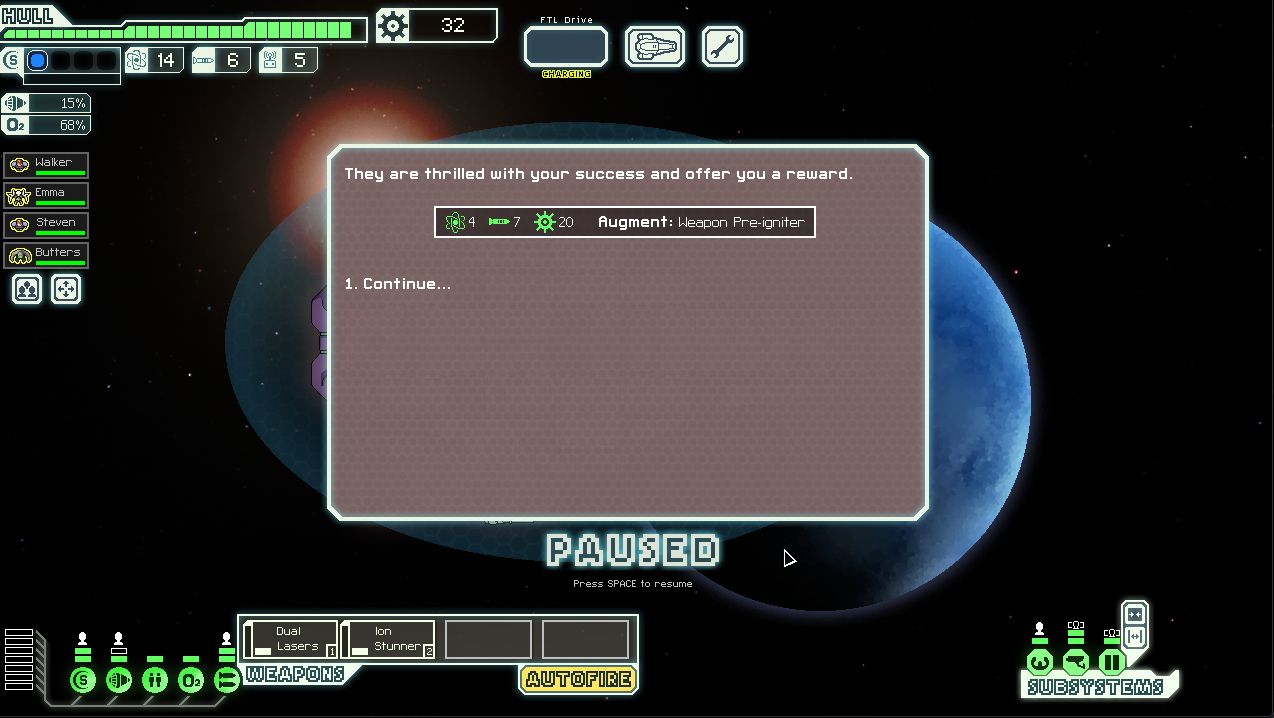Select the Dual Lasers weapon slot

(x=290, y=640)
